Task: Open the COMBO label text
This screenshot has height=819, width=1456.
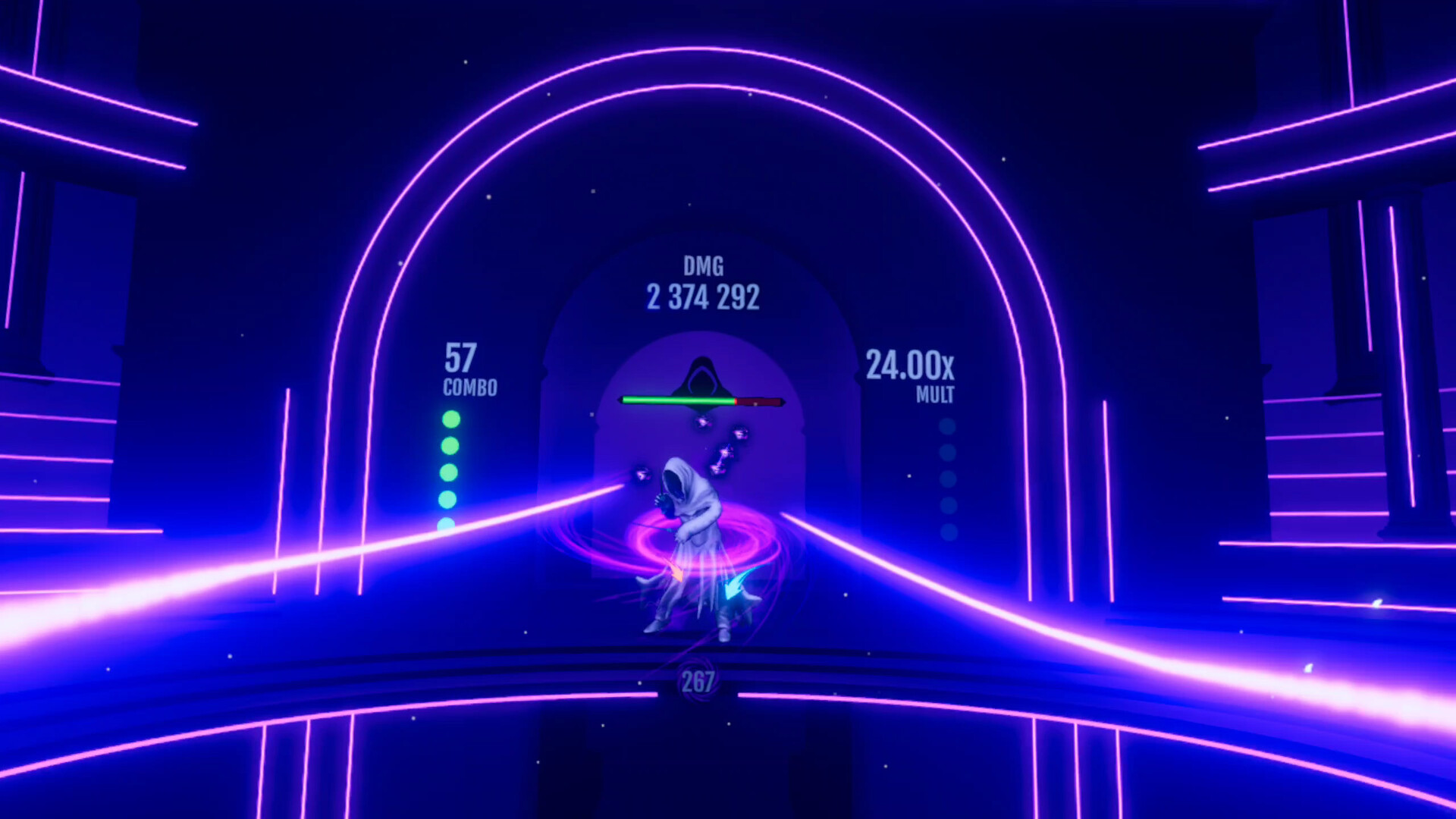Action: click(x=469, y=387)
